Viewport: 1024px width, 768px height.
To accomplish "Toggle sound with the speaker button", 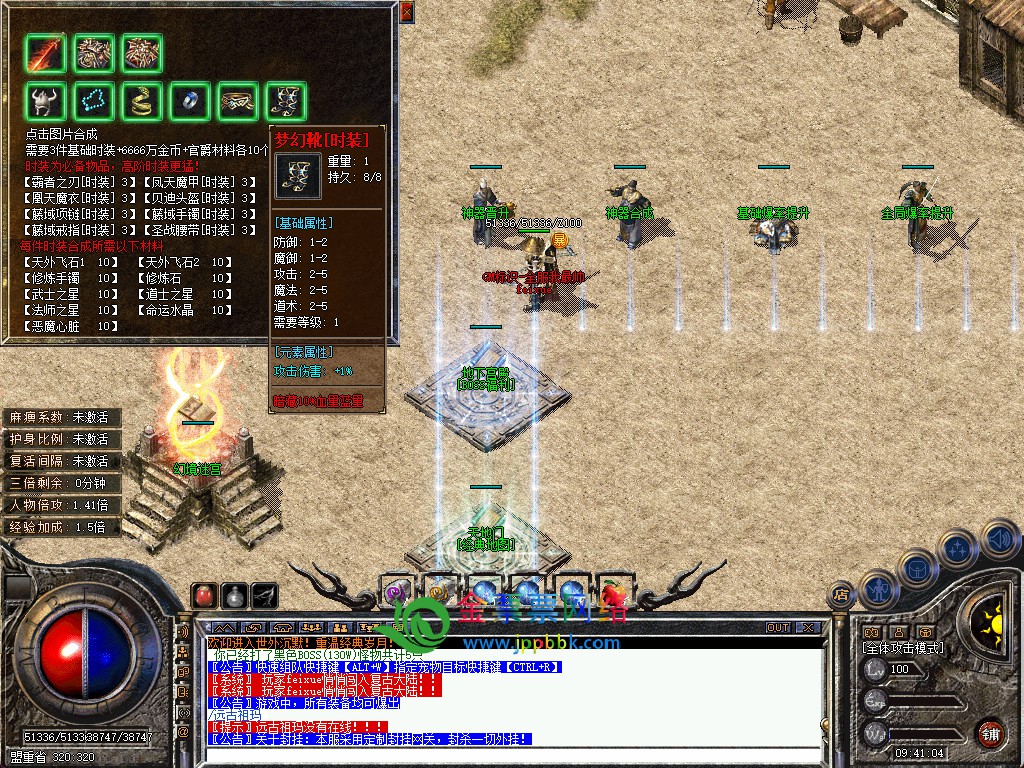I will click(999, 538).
